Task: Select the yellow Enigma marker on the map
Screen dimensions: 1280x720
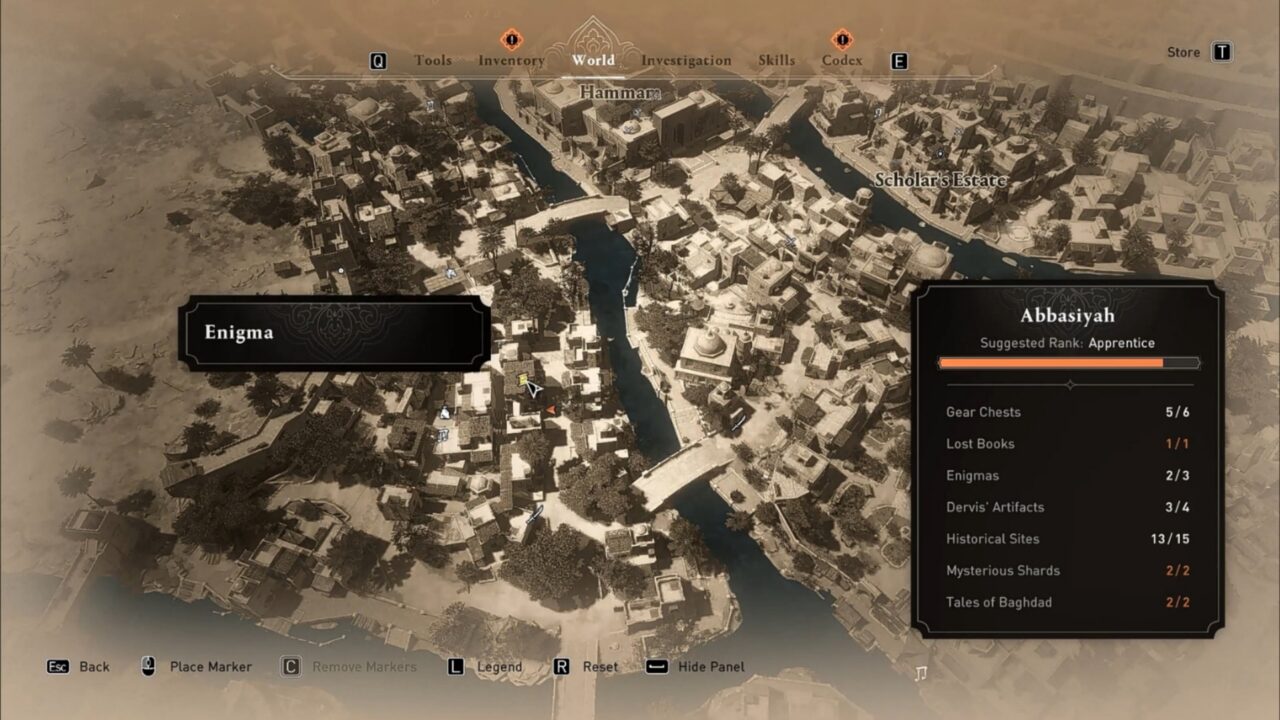Action: click(x=522, y=378)
